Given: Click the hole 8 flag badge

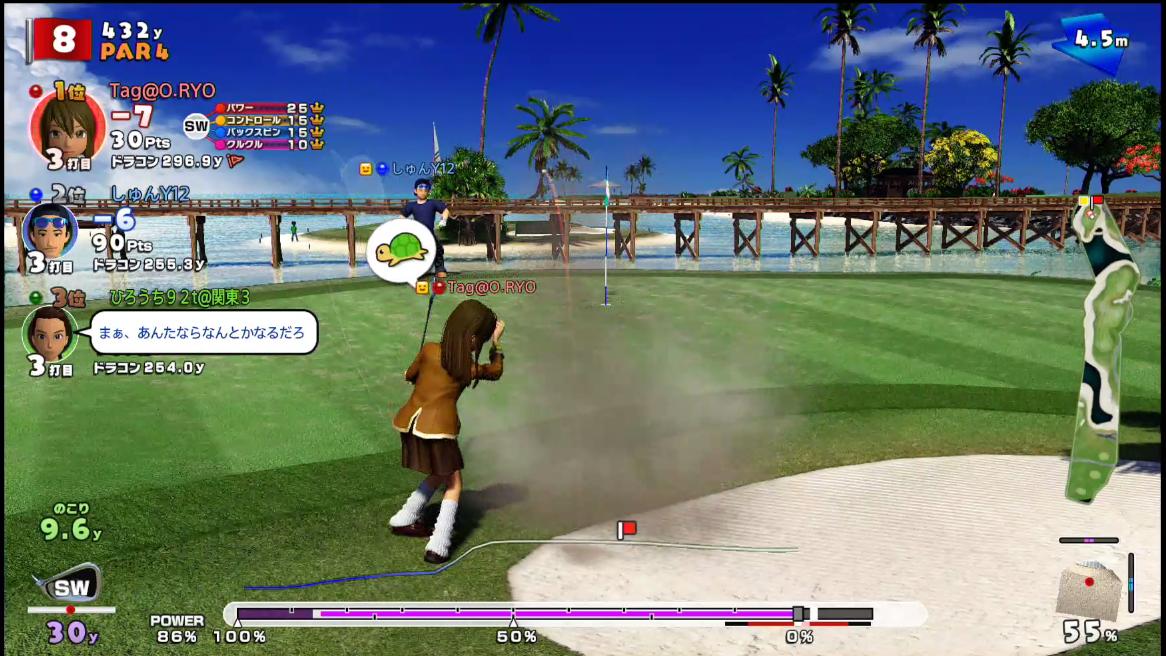Looking at the screenshot, I should 62,40.
